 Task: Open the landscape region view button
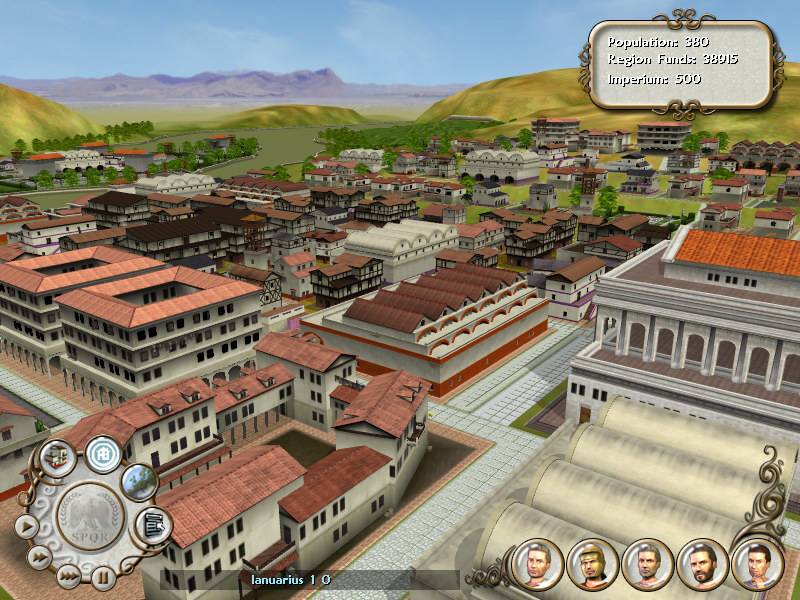pos(139,481)
